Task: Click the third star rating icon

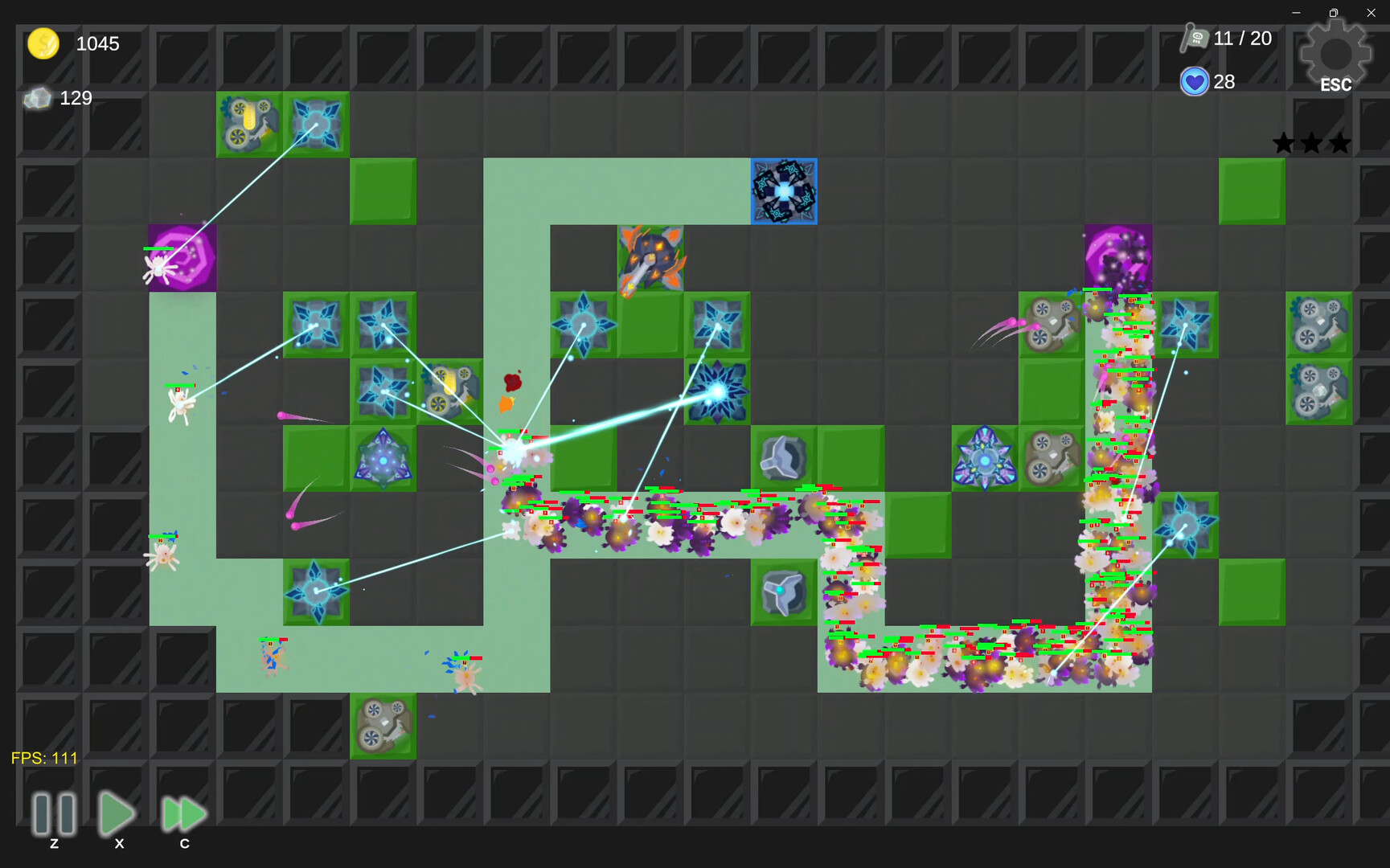Action: tap(1339, 142)
